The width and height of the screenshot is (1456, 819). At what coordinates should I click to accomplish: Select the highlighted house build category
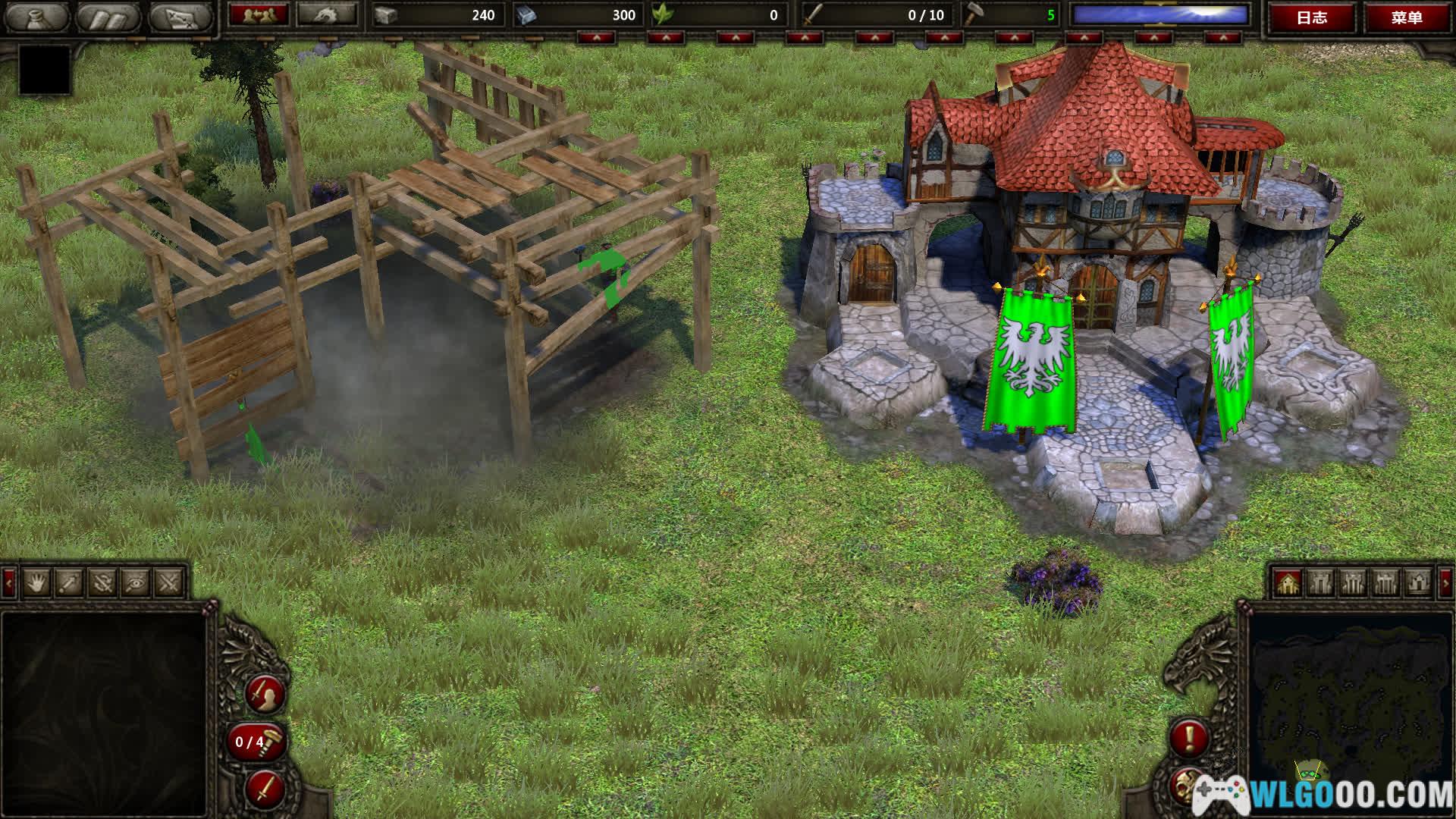[x=1288, y=582]
